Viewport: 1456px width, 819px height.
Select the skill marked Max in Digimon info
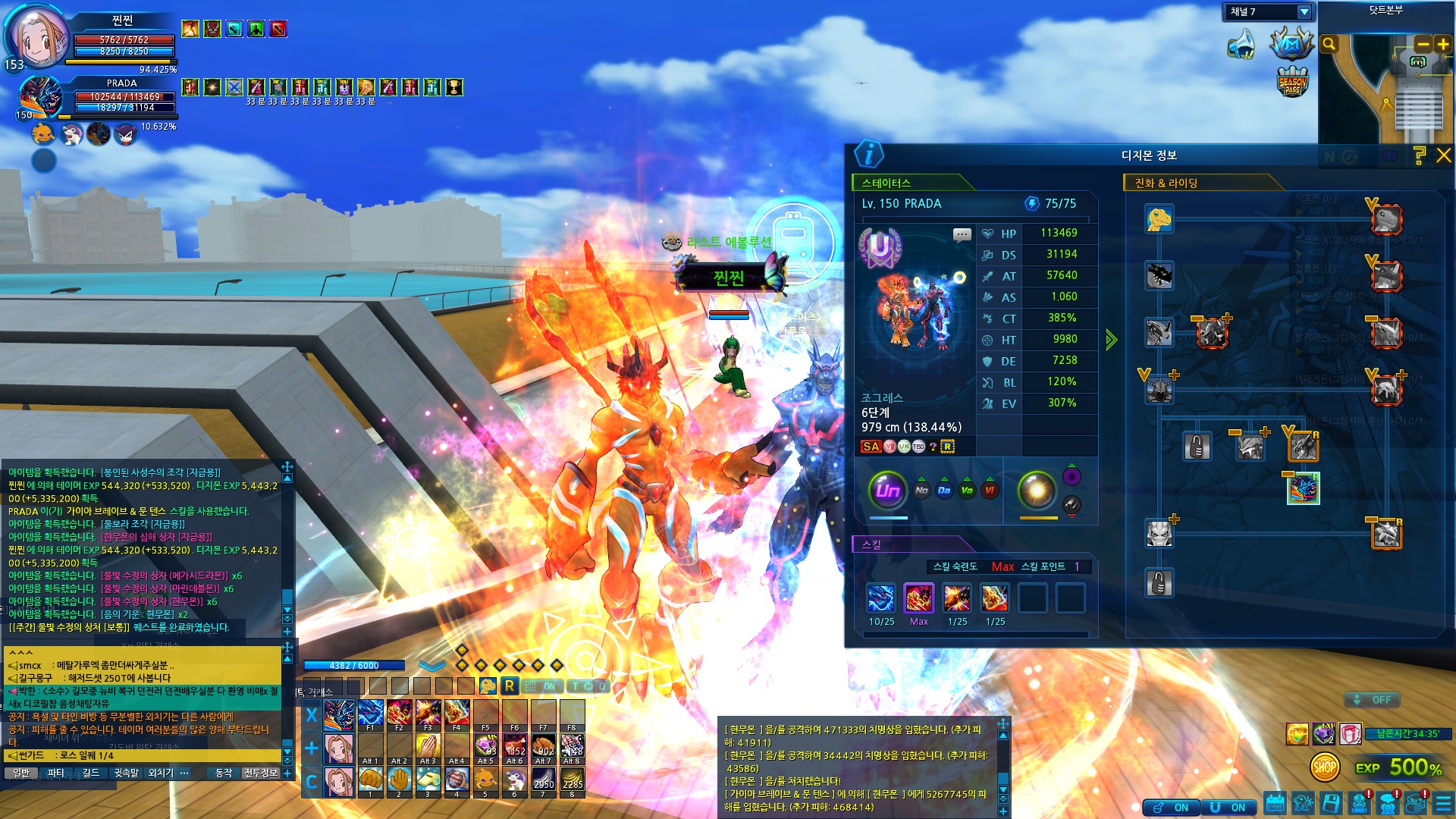[918, 599]
